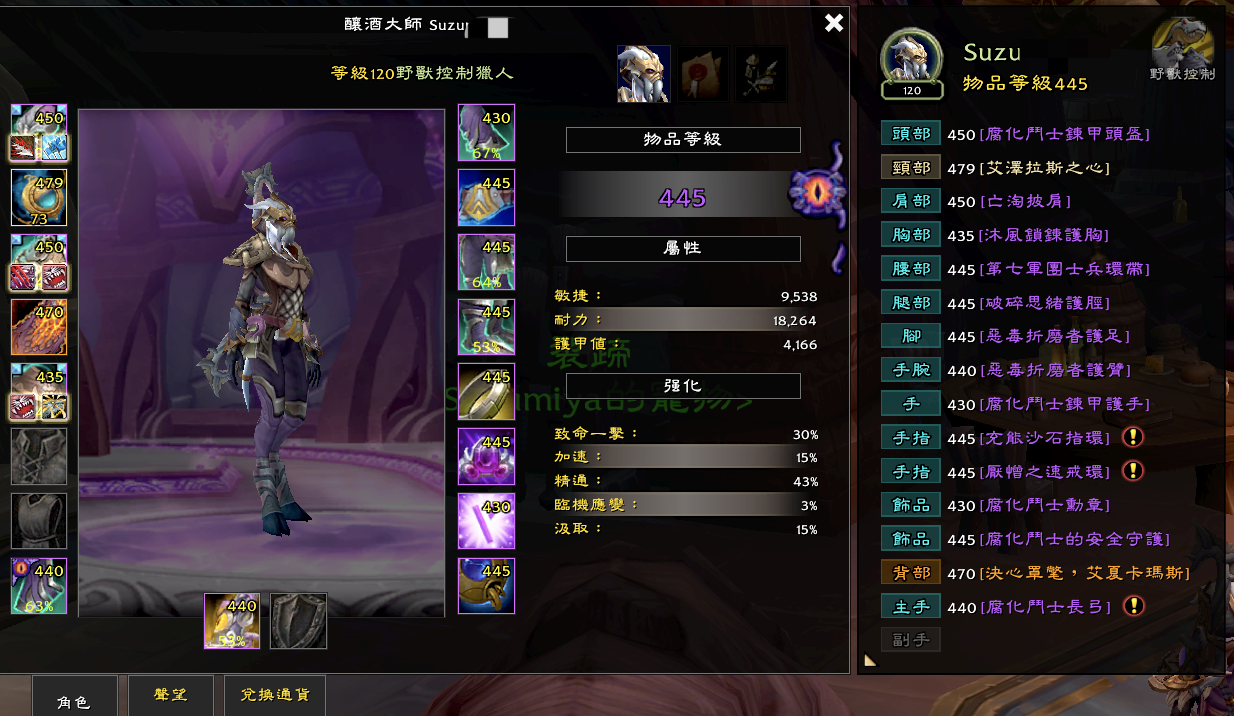The width and height of the screenshot is (1234, 716).
Task: Select the helmet slot with item level 450
Action: click(39, 132)
